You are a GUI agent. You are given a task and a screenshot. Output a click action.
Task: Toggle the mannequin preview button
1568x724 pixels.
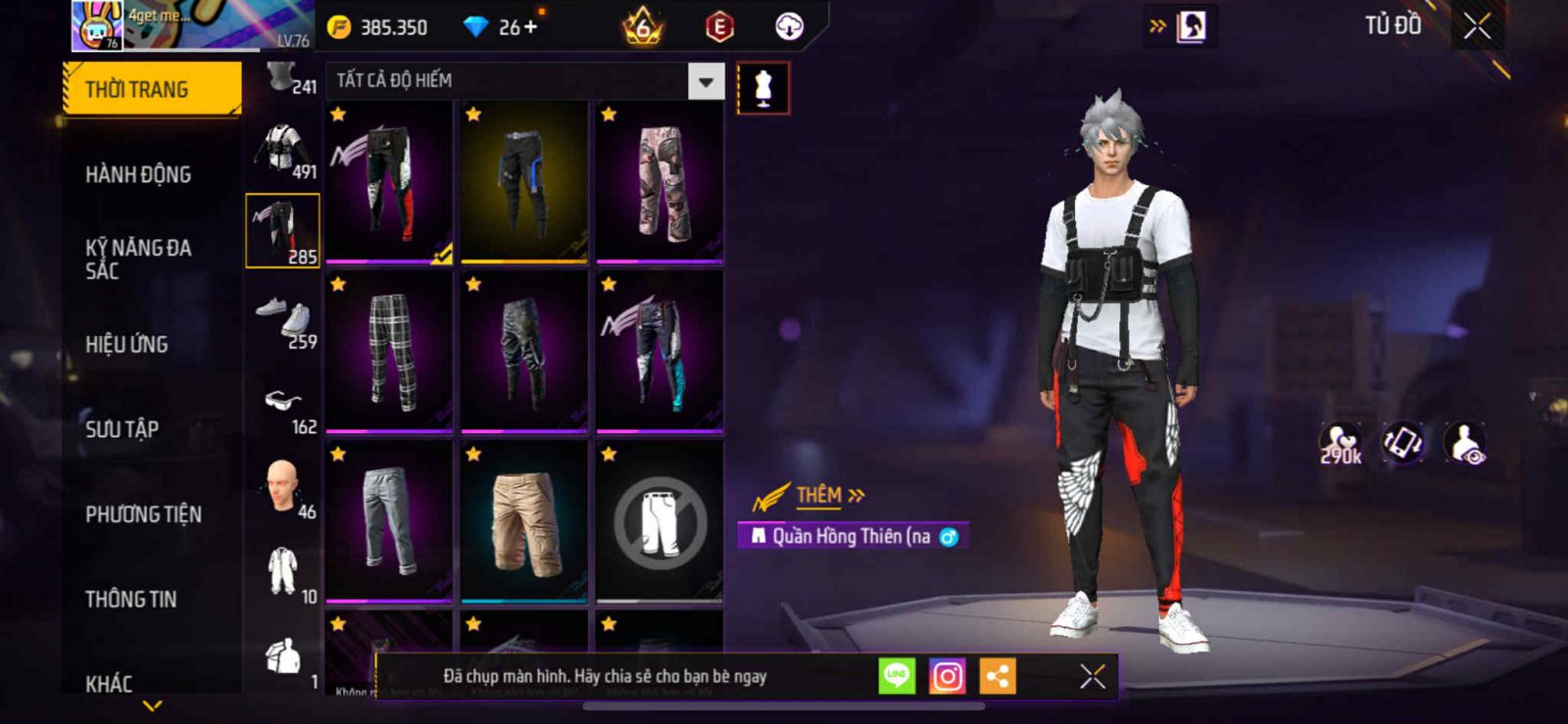click(762, 88)
